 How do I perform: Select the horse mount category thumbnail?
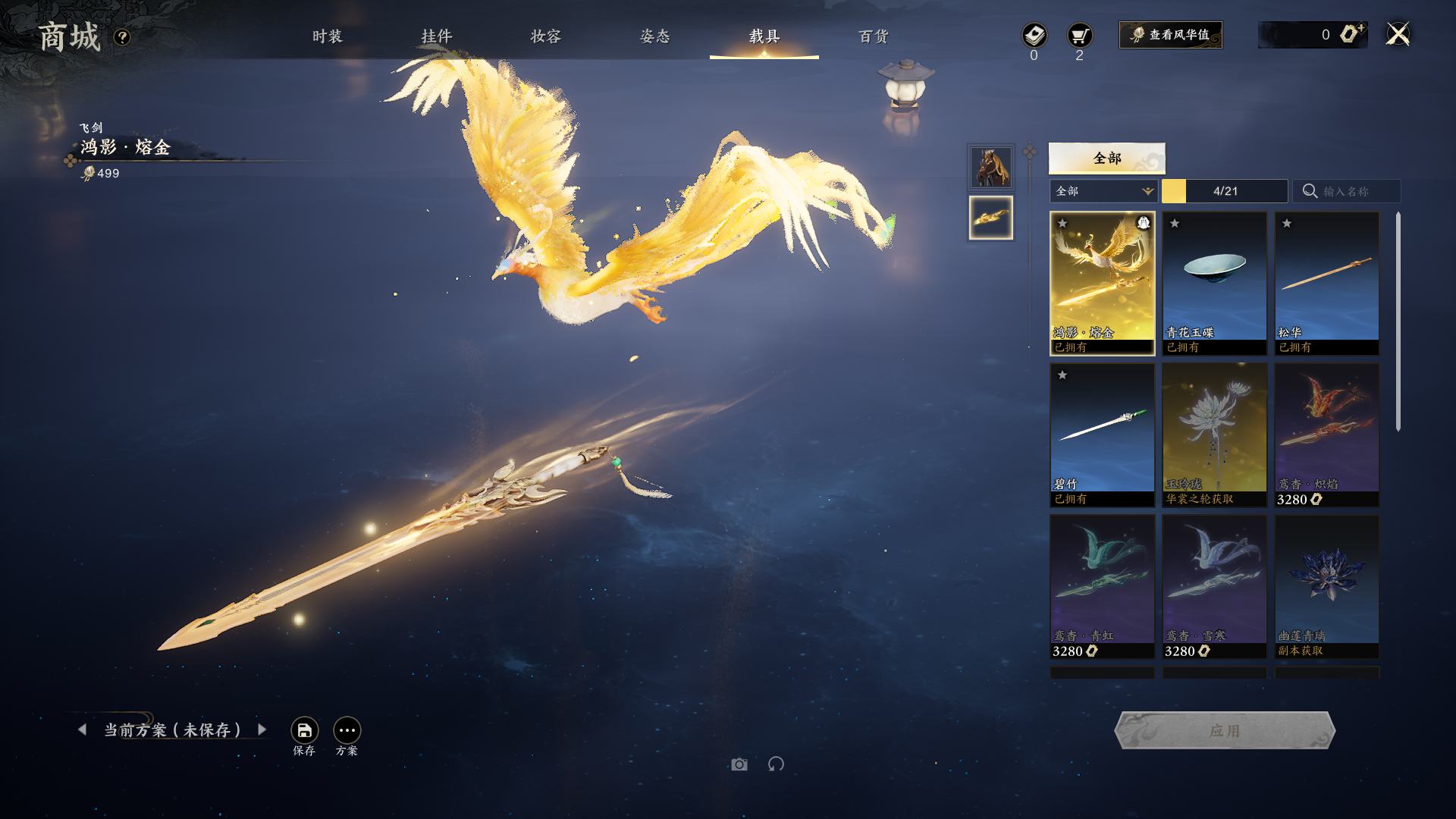coord(990,167)
